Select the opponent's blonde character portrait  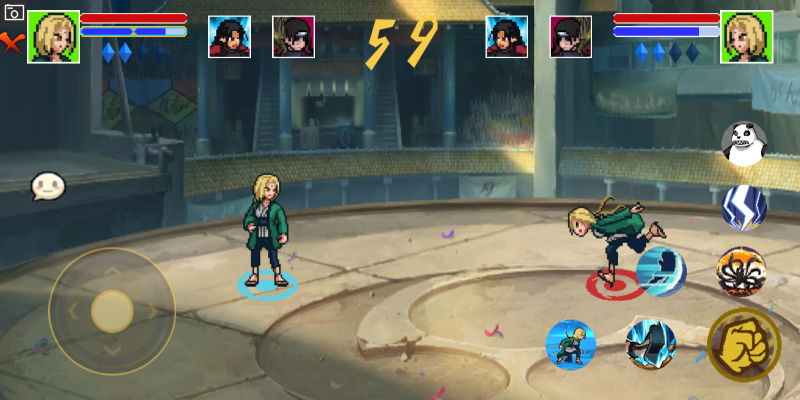click(x=745, y=37)
